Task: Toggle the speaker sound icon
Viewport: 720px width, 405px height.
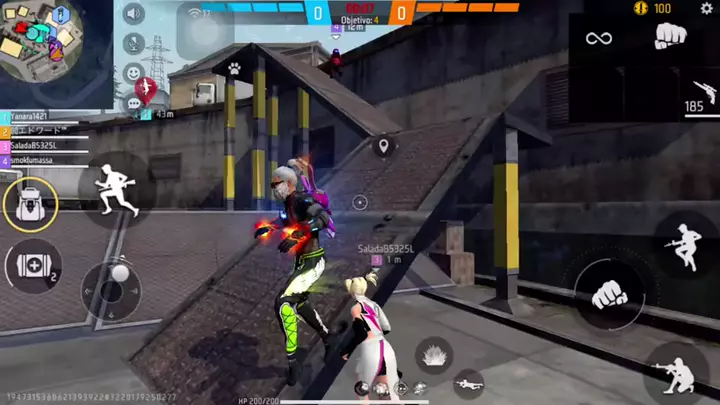Action: (133, 14)
